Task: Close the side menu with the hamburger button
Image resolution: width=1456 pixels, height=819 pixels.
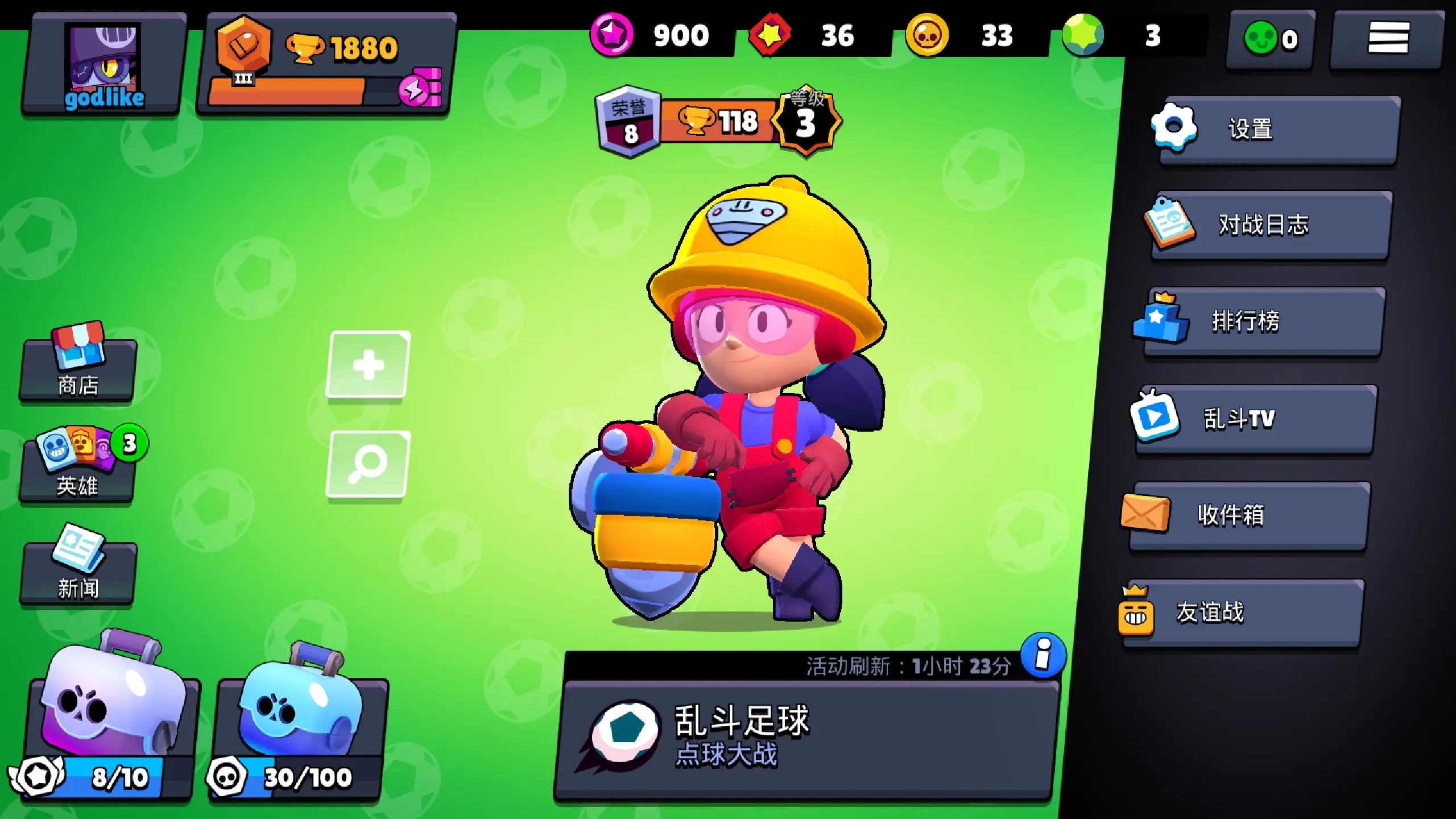Action: pos(1388,38)
